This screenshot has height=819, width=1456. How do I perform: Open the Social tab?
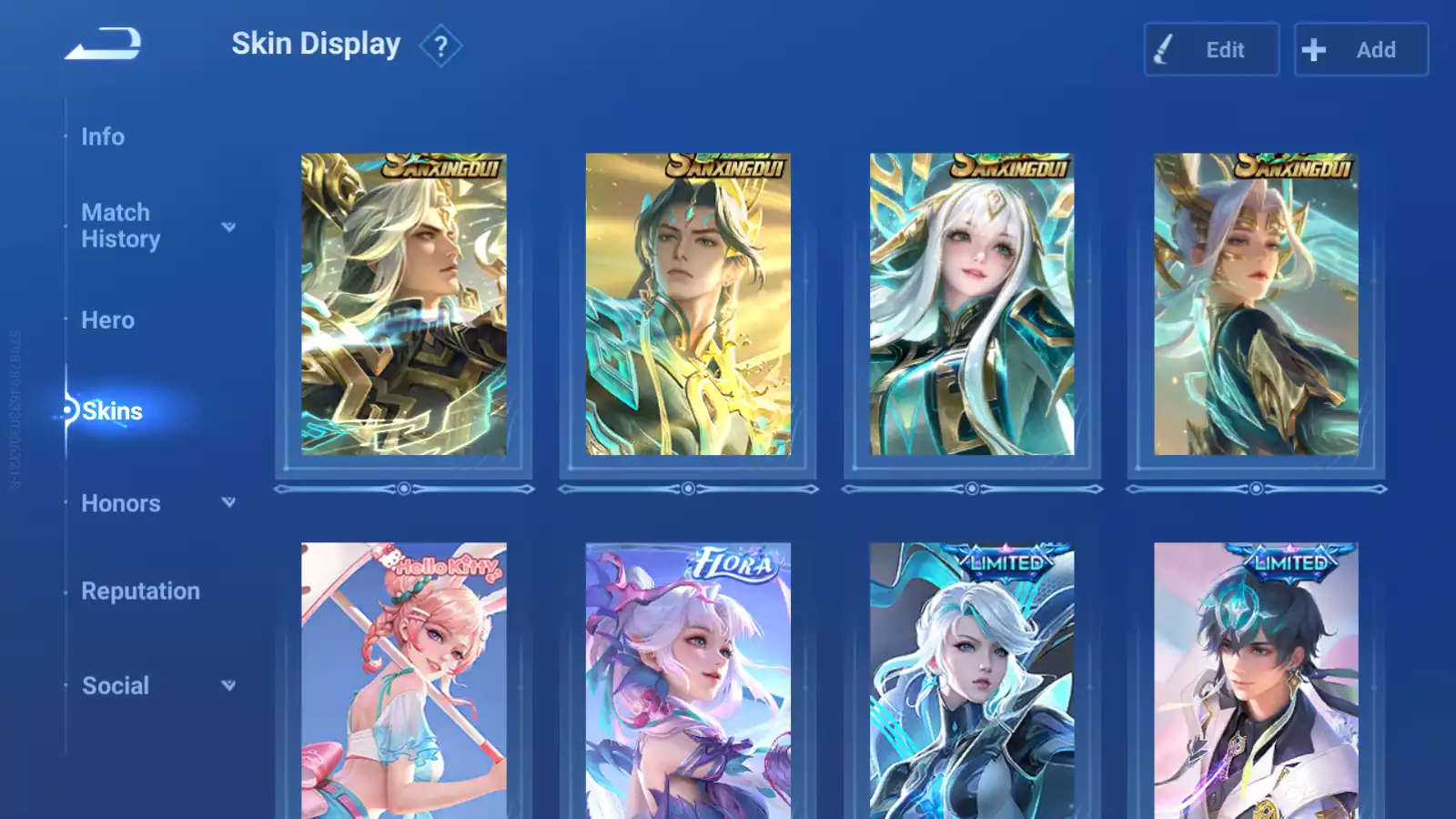(x=116, y=686)
